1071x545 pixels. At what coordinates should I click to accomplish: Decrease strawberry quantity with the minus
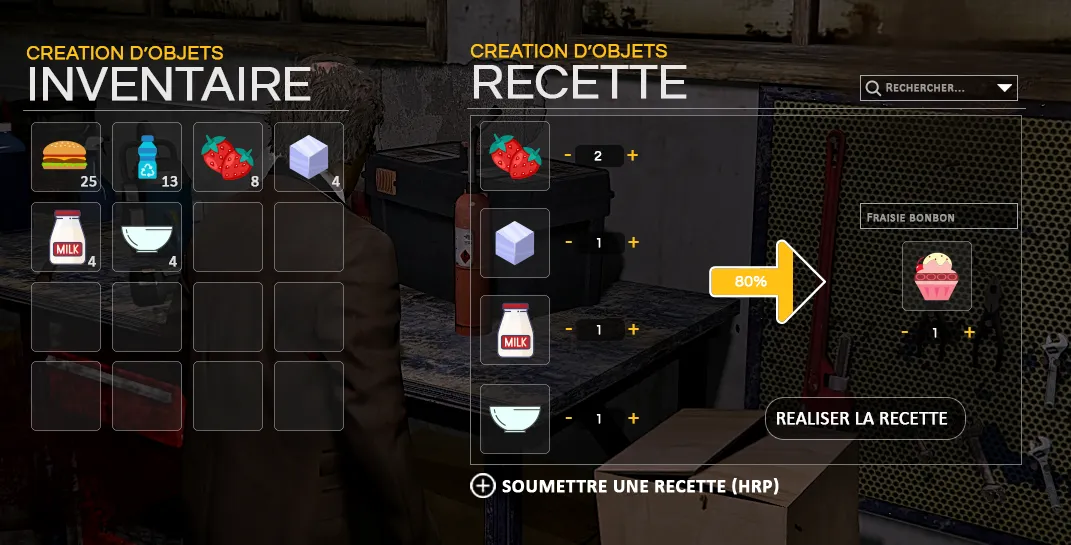568,156
